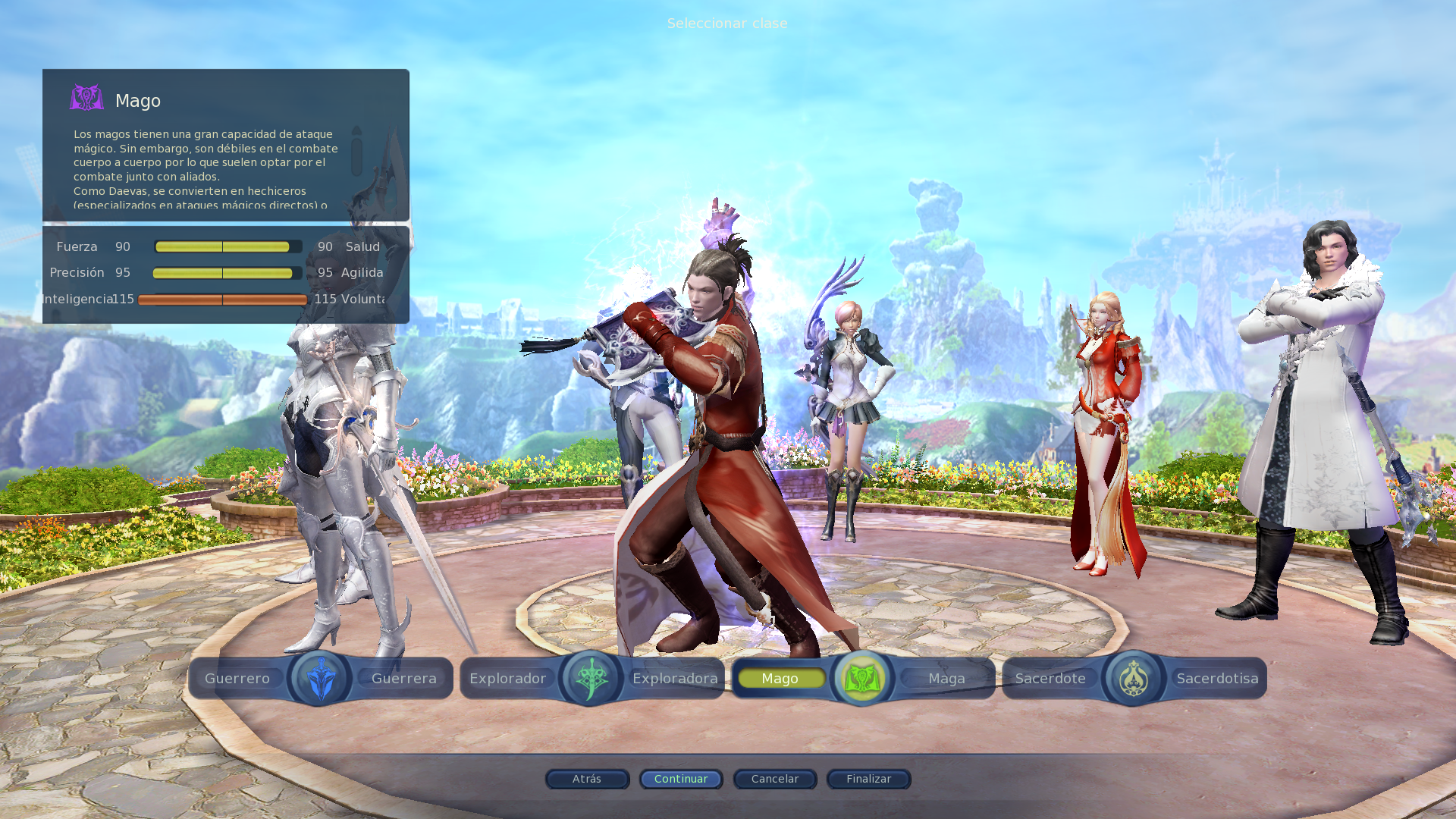Image resolution: width=1456 pixels, height=819 pixels.
Task: Switch to the Explorador class tab
Action: 507,678
